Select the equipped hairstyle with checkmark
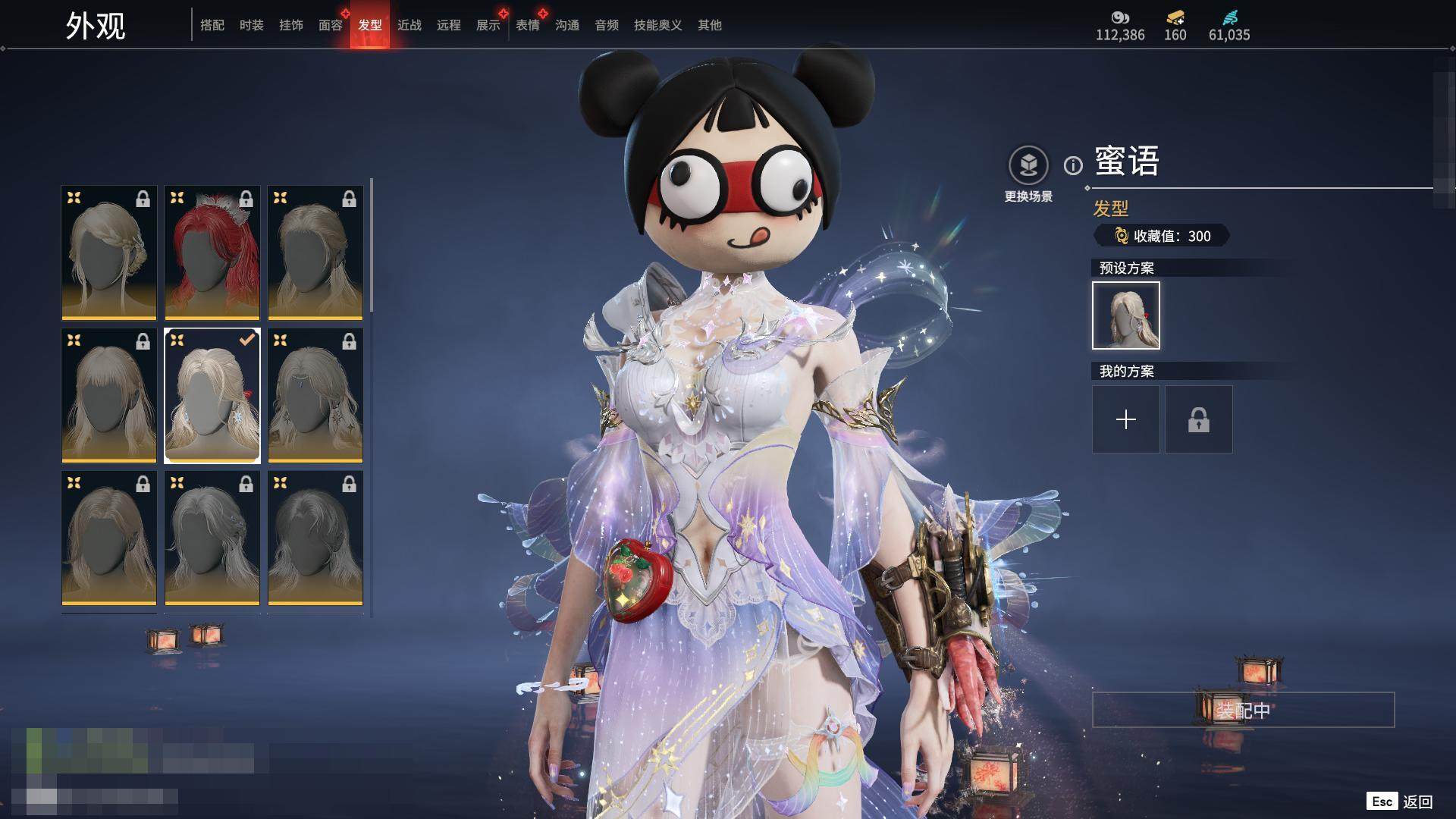This screenshot has height=819, width=1456. coord(212,395)
